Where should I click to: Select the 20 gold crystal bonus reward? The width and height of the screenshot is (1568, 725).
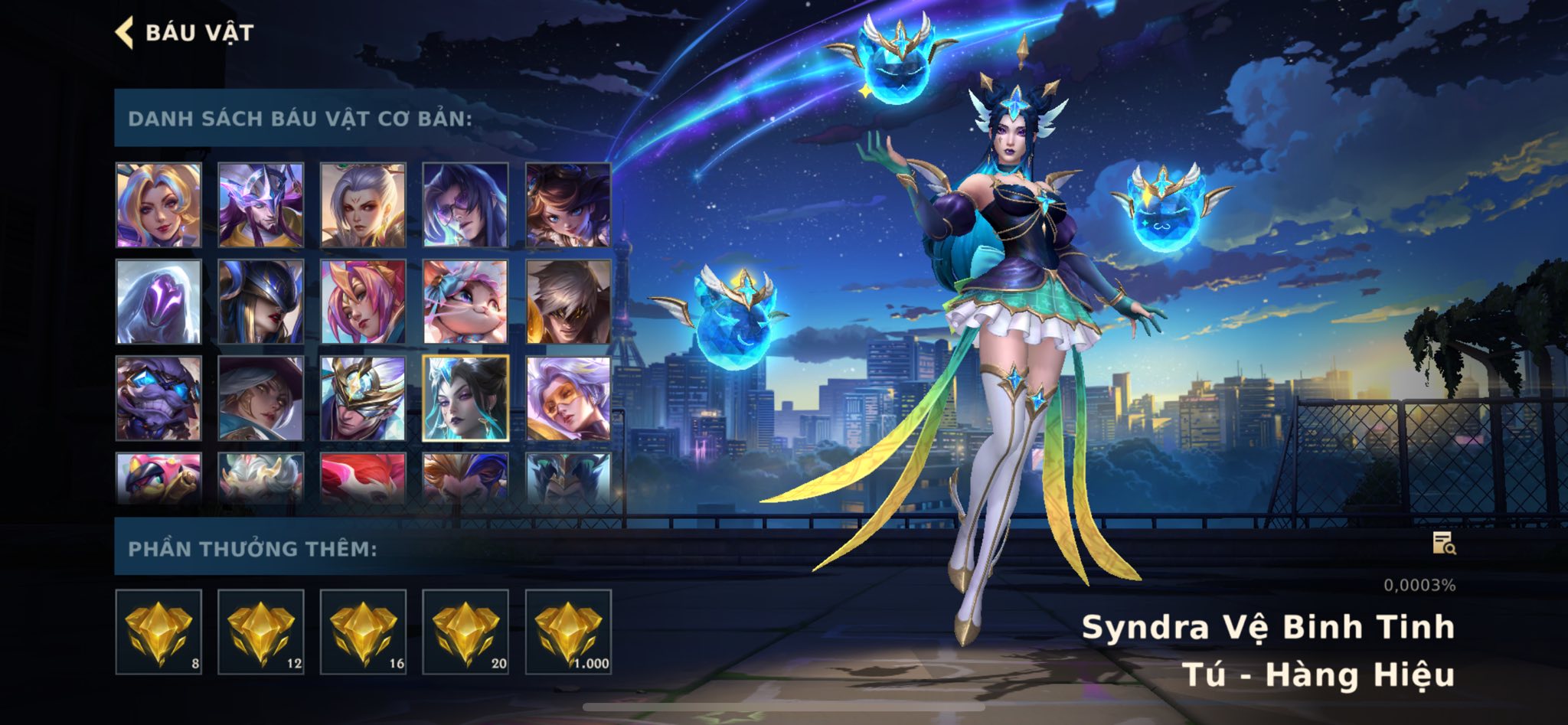tap(465, 632)
